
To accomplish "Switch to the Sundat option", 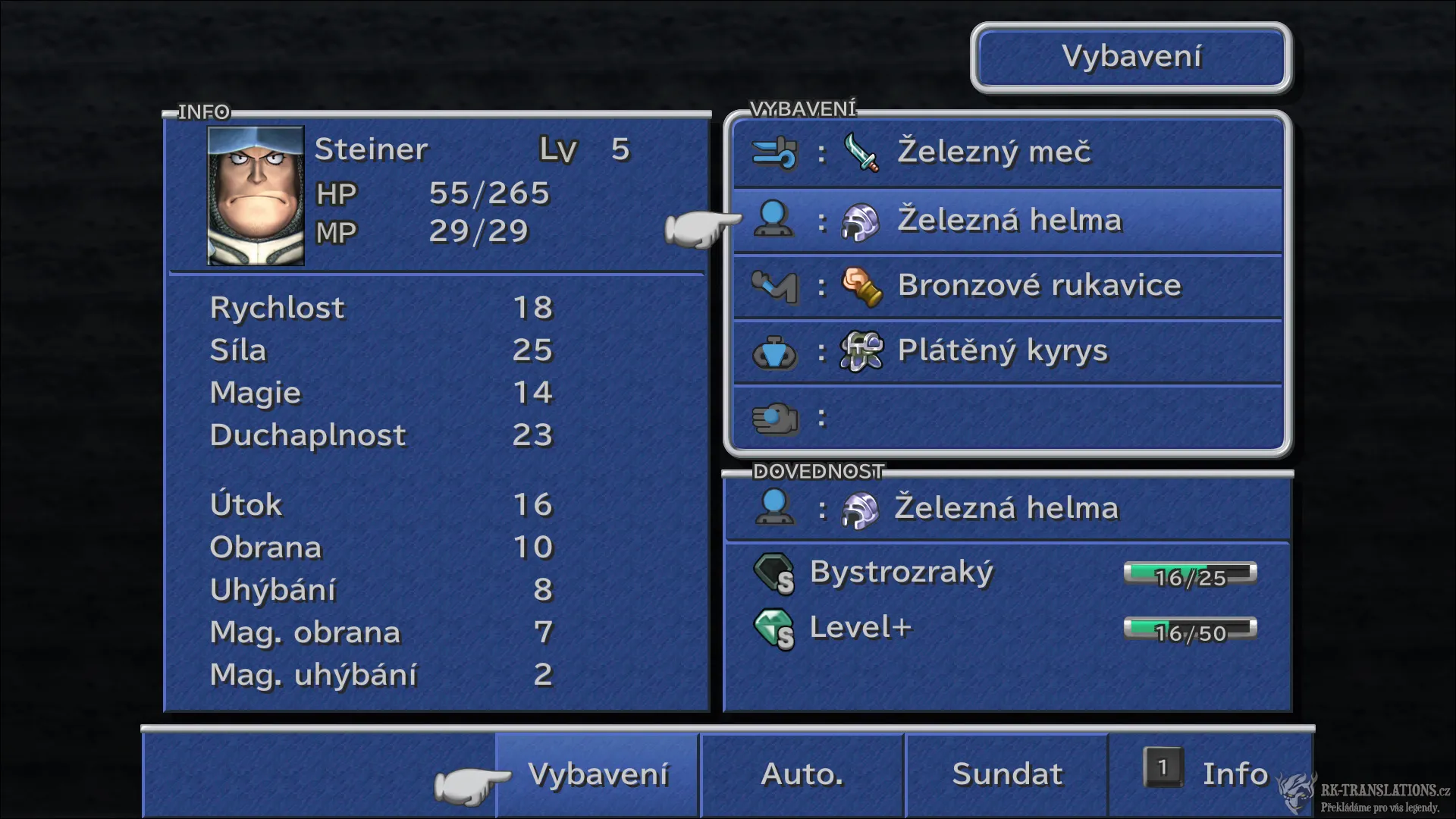I will pos(1006,774).
